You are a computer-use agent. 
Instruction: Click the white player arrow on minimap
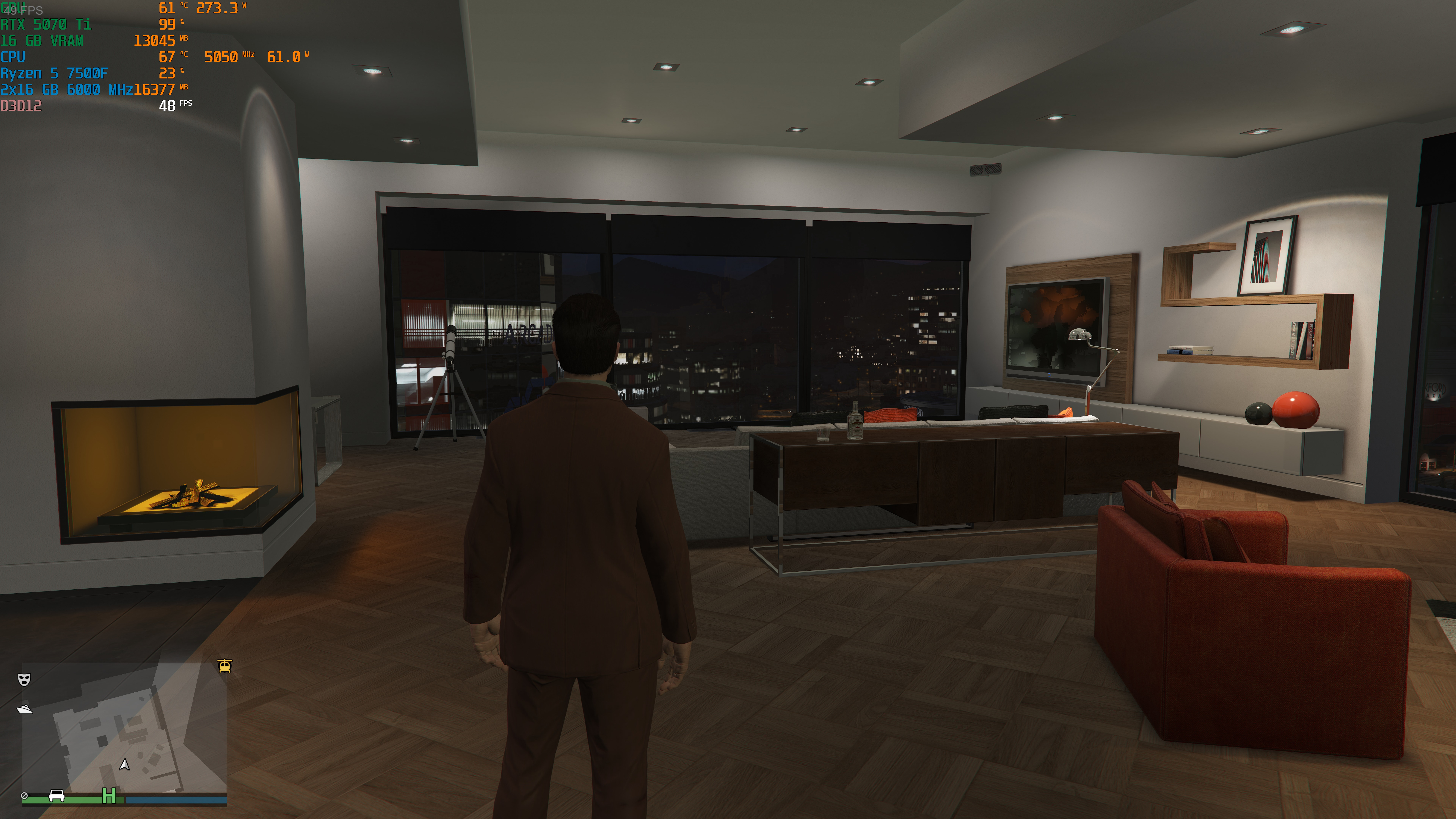(124, 765)
